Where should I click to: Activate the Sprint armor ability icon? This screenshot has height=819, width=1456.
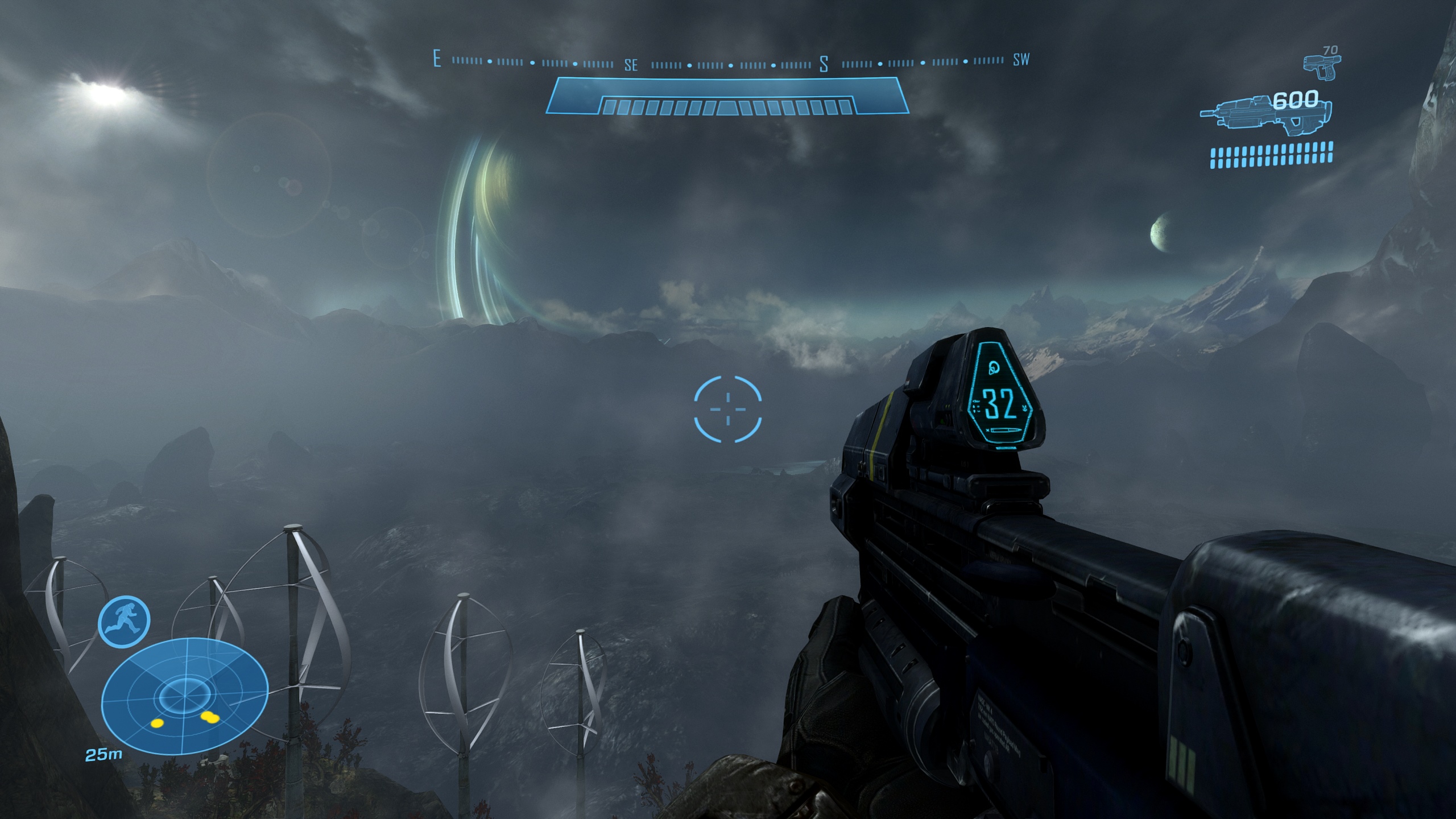point(124,621)
